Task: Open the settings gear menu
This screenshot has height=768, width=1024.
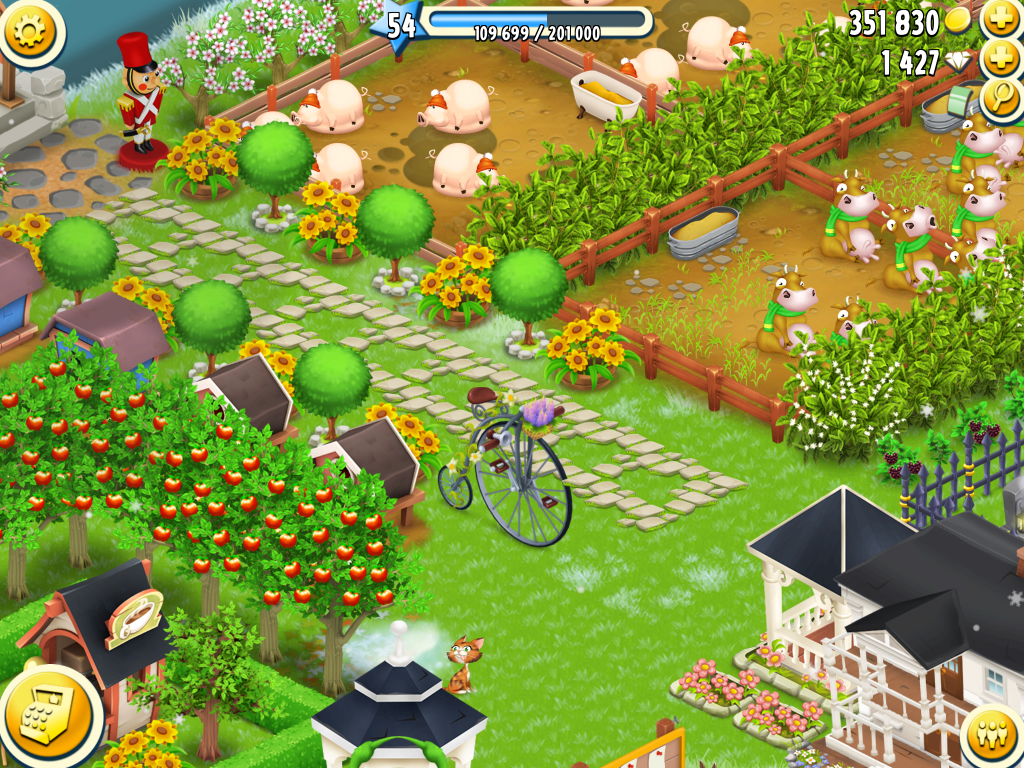Action: pyautogui.click(x=31, y=31)
